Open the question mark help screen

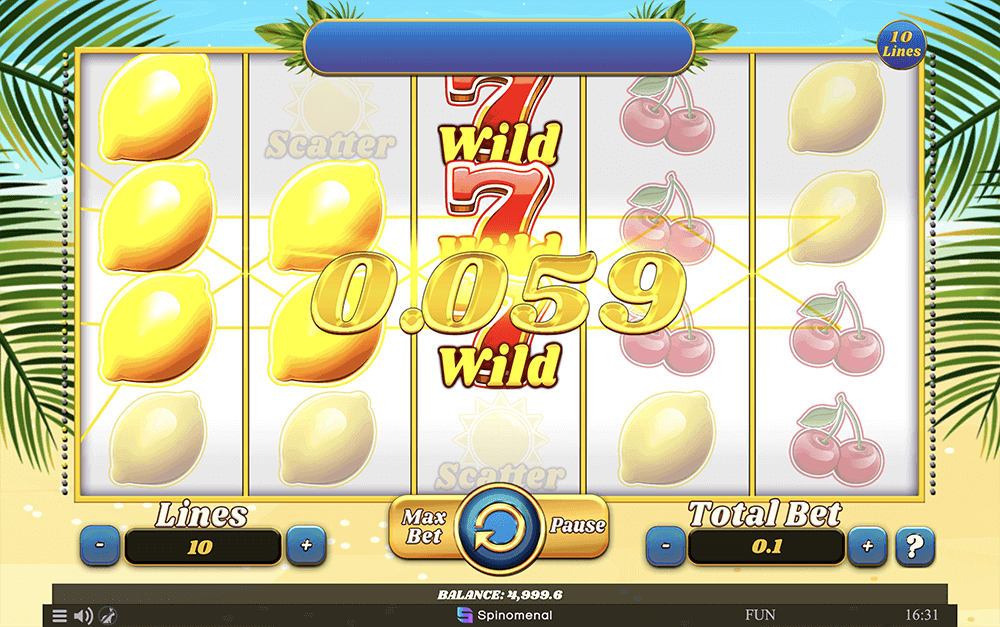[x=914, y=547]
